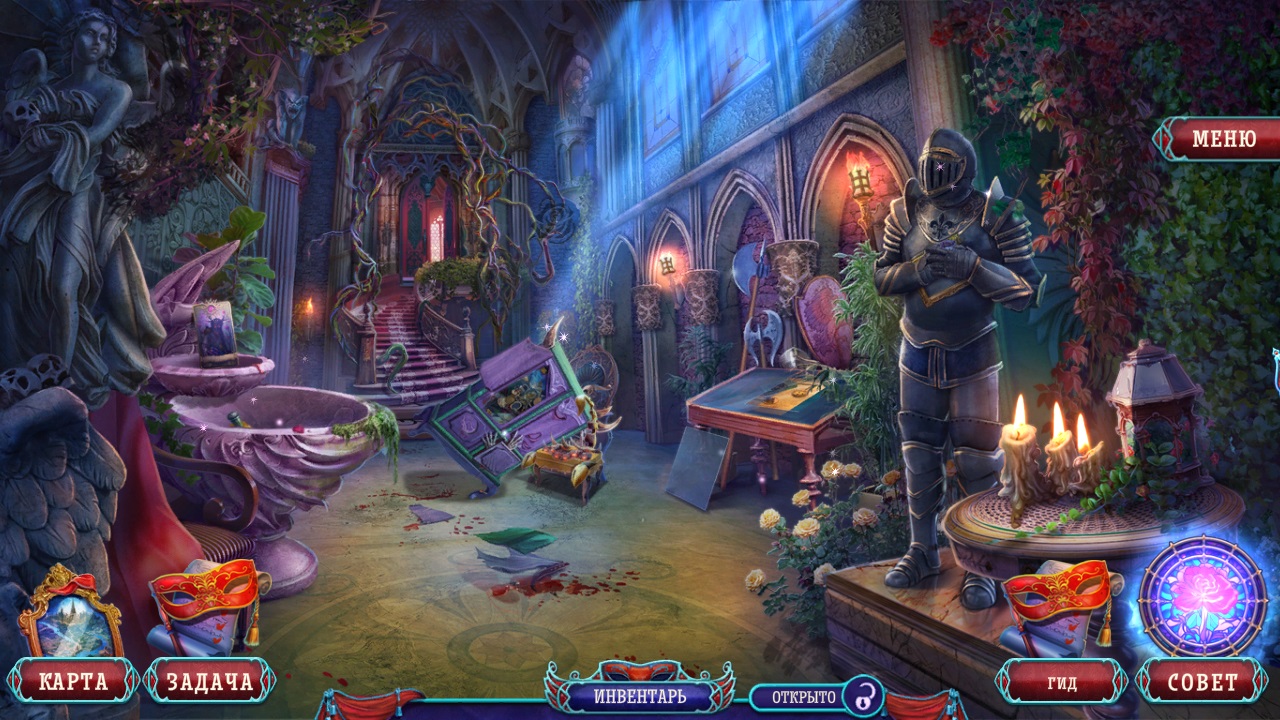Open the КАРТА map button

(73, 682)
